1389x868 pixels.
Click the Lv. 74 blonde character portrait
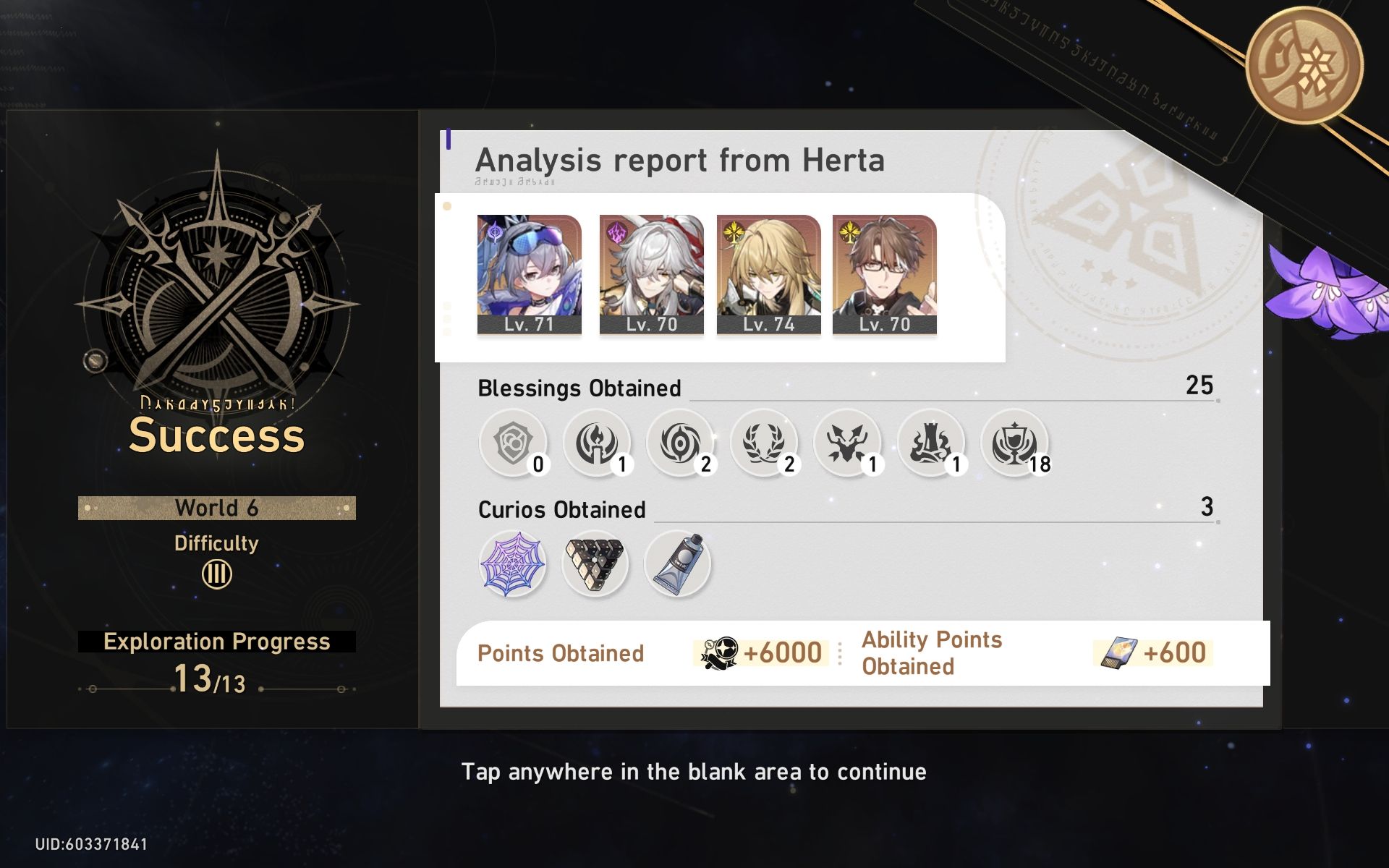[x=768, y=273]
